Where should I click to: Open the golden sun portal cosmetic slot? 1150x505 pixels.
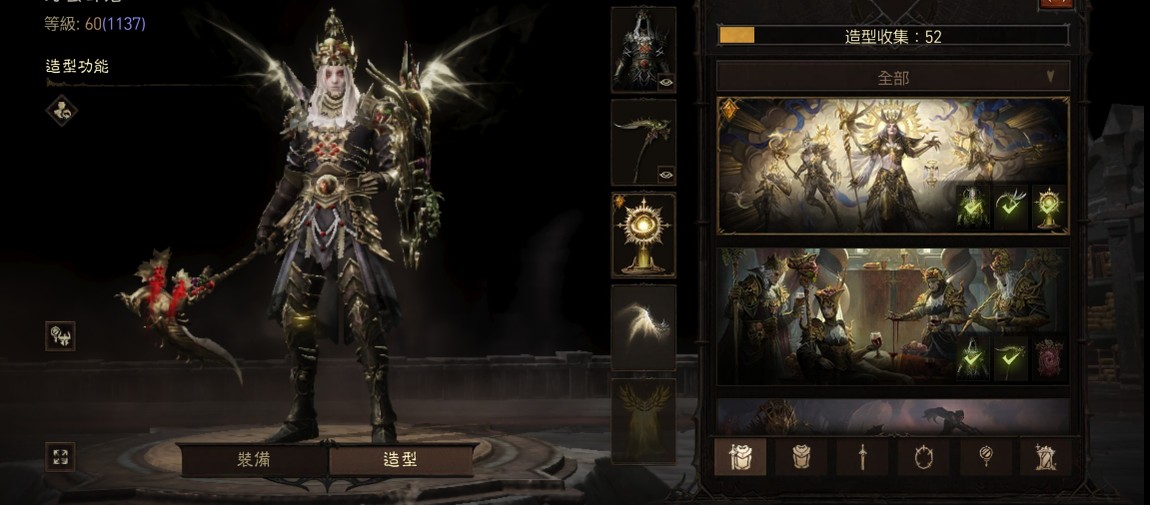point(643,235)
